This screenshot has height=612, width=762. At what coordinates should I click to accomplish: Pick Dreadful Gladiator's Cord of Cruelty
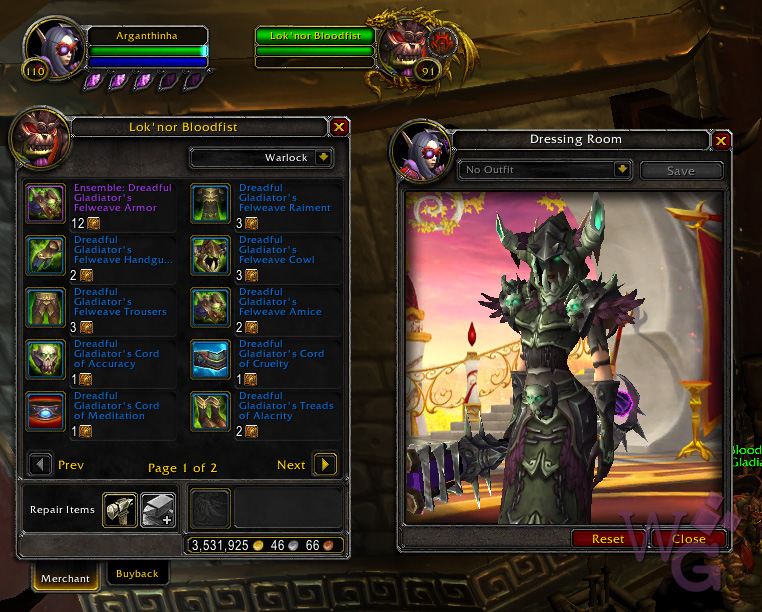point(210,360)
